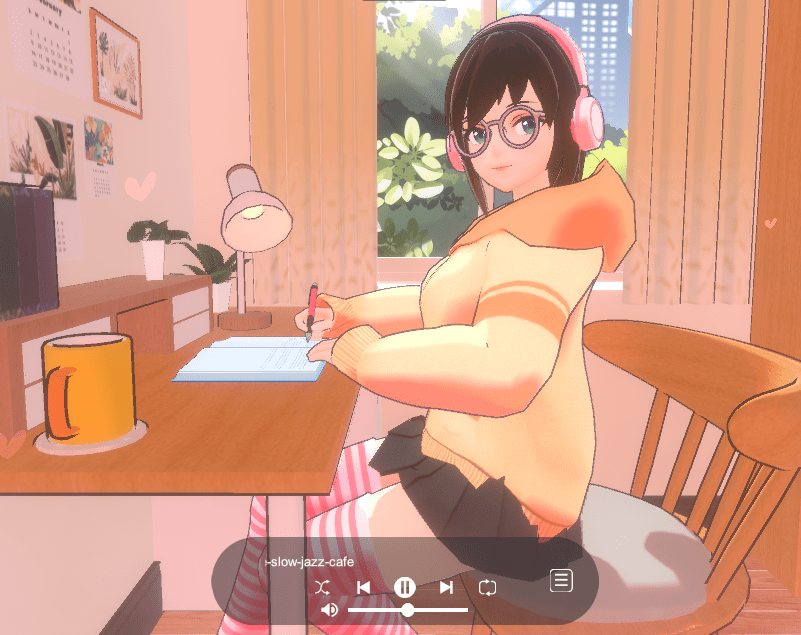801x635 pixels.
Task: Skip to the next track
Action: click(446, 587)
